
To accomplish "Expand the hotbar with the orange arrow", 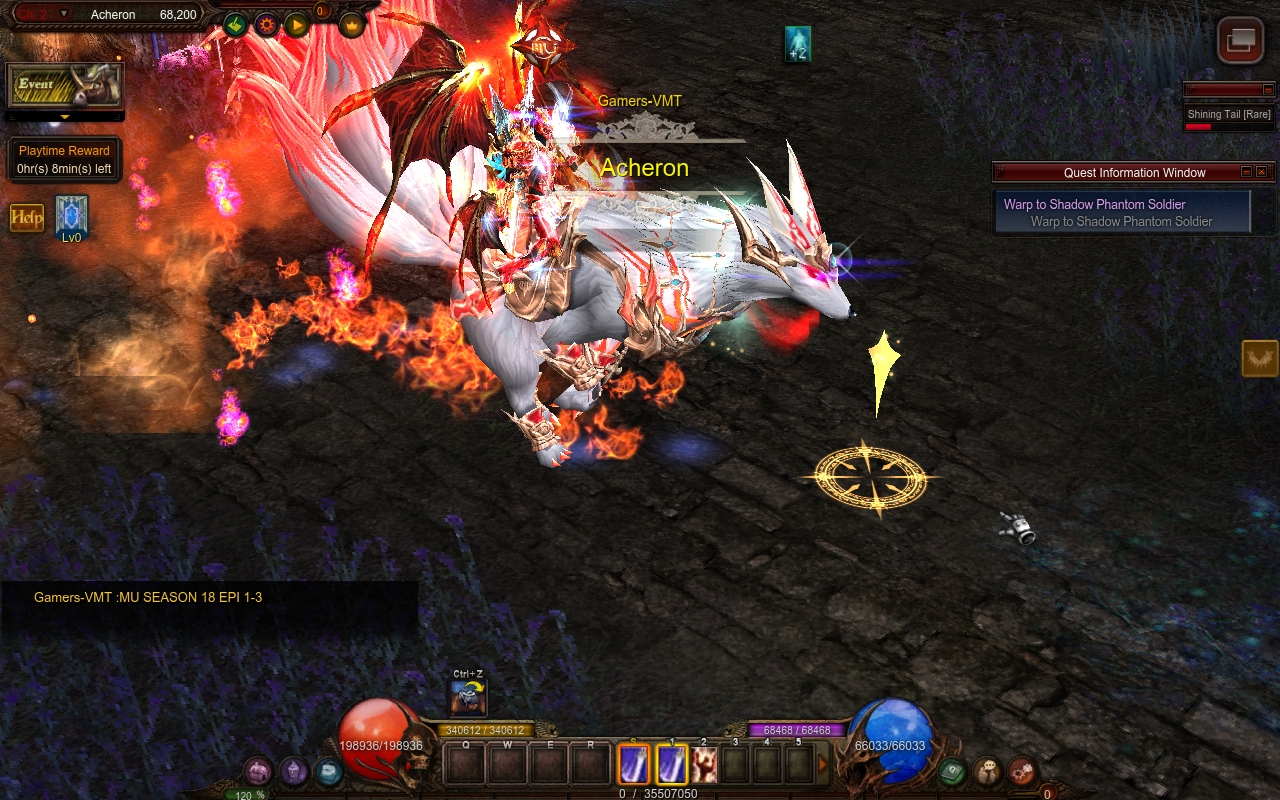I will [823, 765].
